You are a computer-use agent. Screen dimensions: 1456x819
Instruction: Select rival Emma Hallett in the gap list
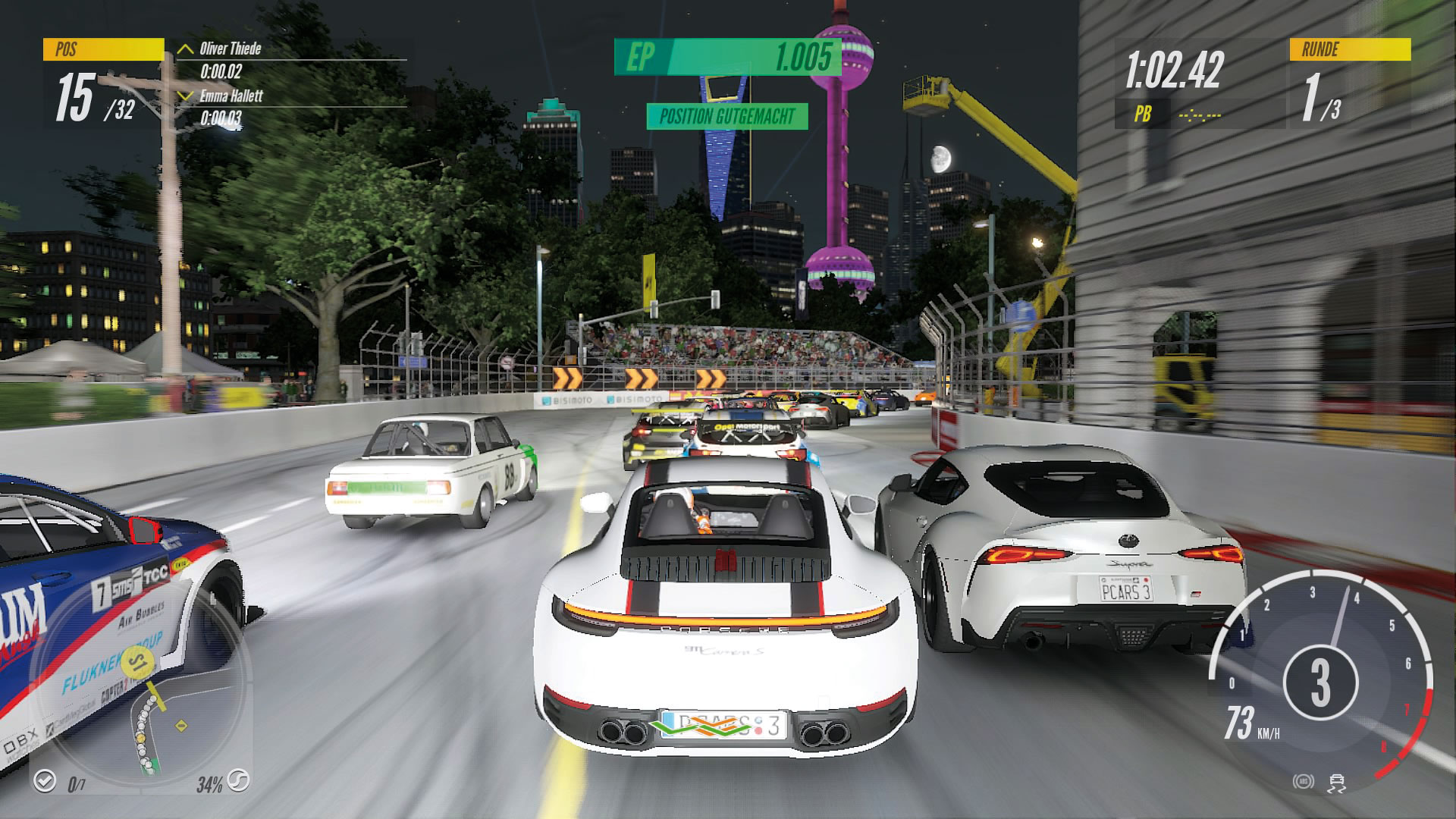pos(231,96)
